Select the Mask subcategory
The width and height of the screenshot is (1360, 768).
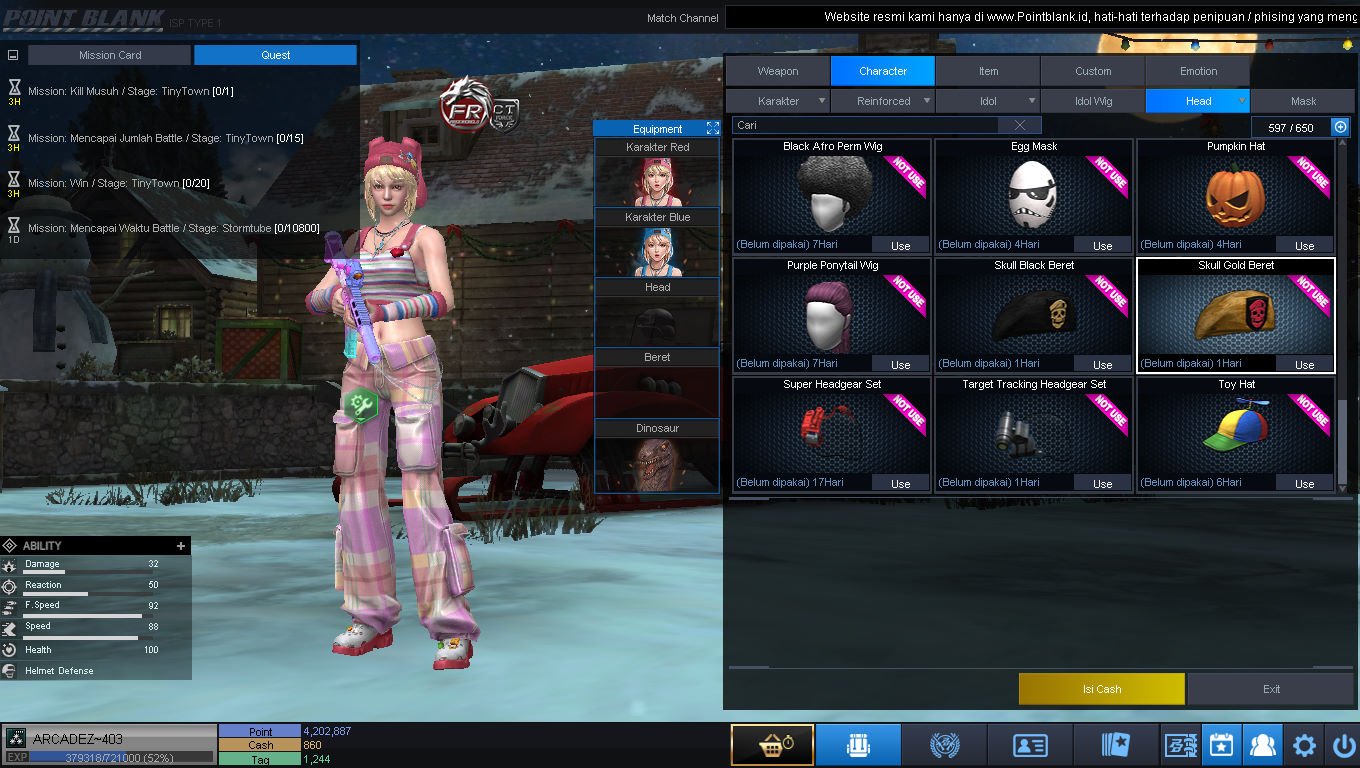tap(1303, 101)
